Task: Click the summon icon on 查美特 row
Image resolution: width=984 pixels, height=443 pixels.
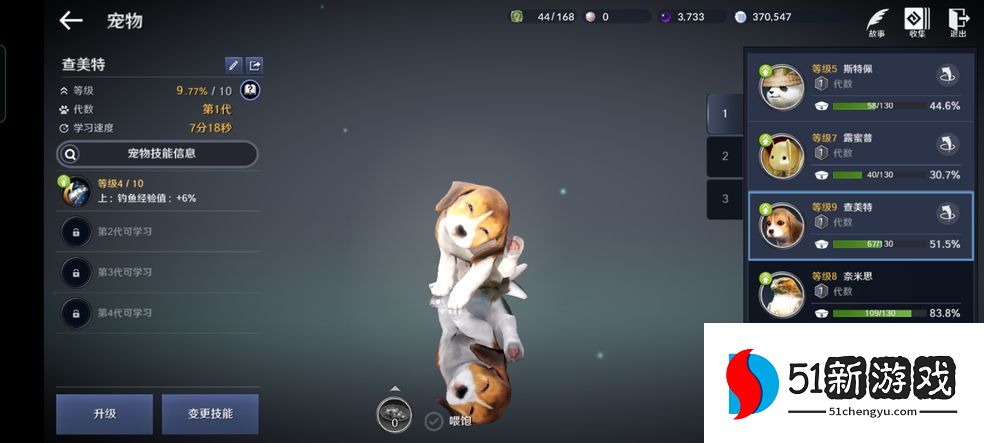Action: point(947,213)
